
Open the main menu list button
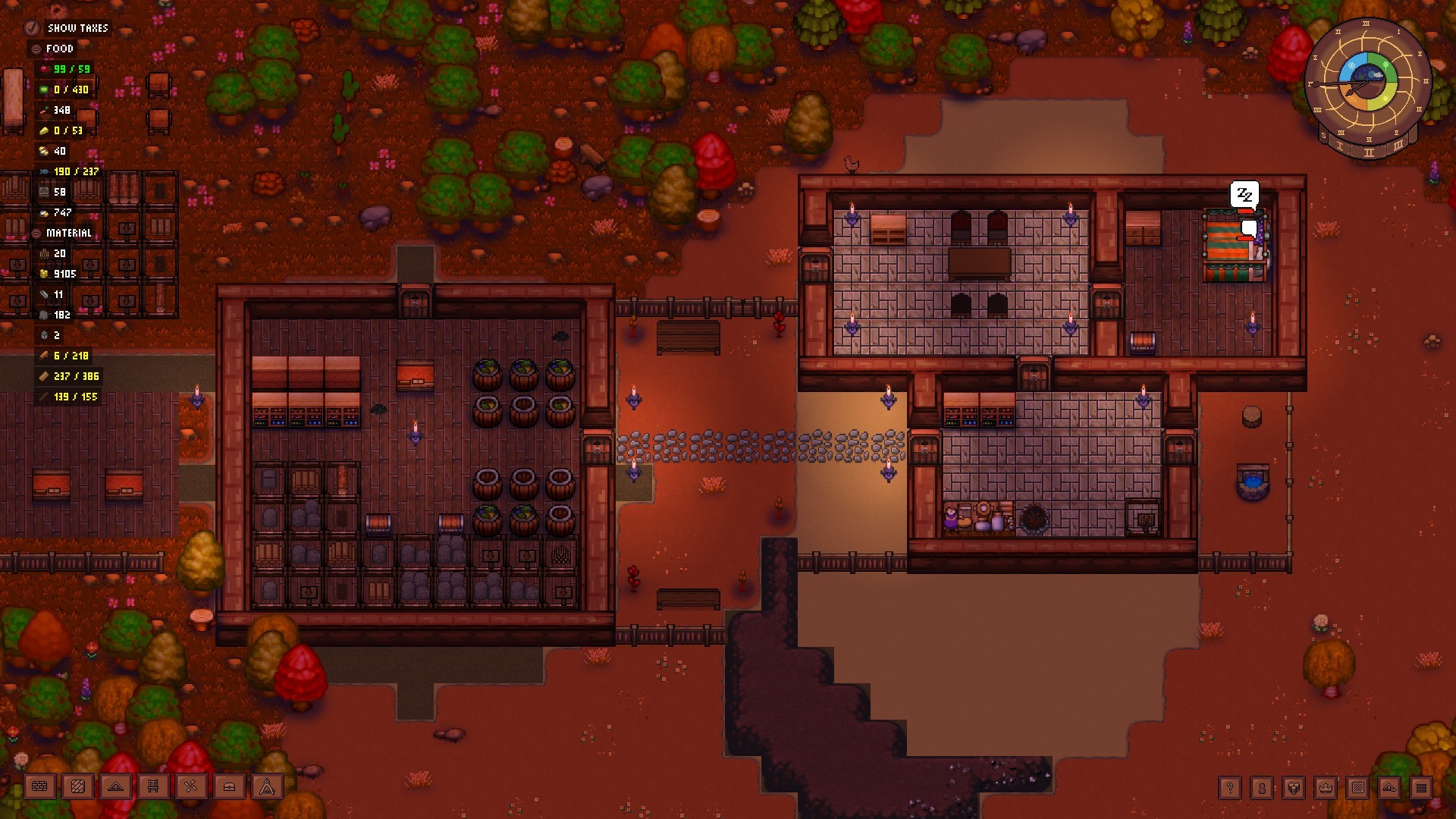point(1421,788)
